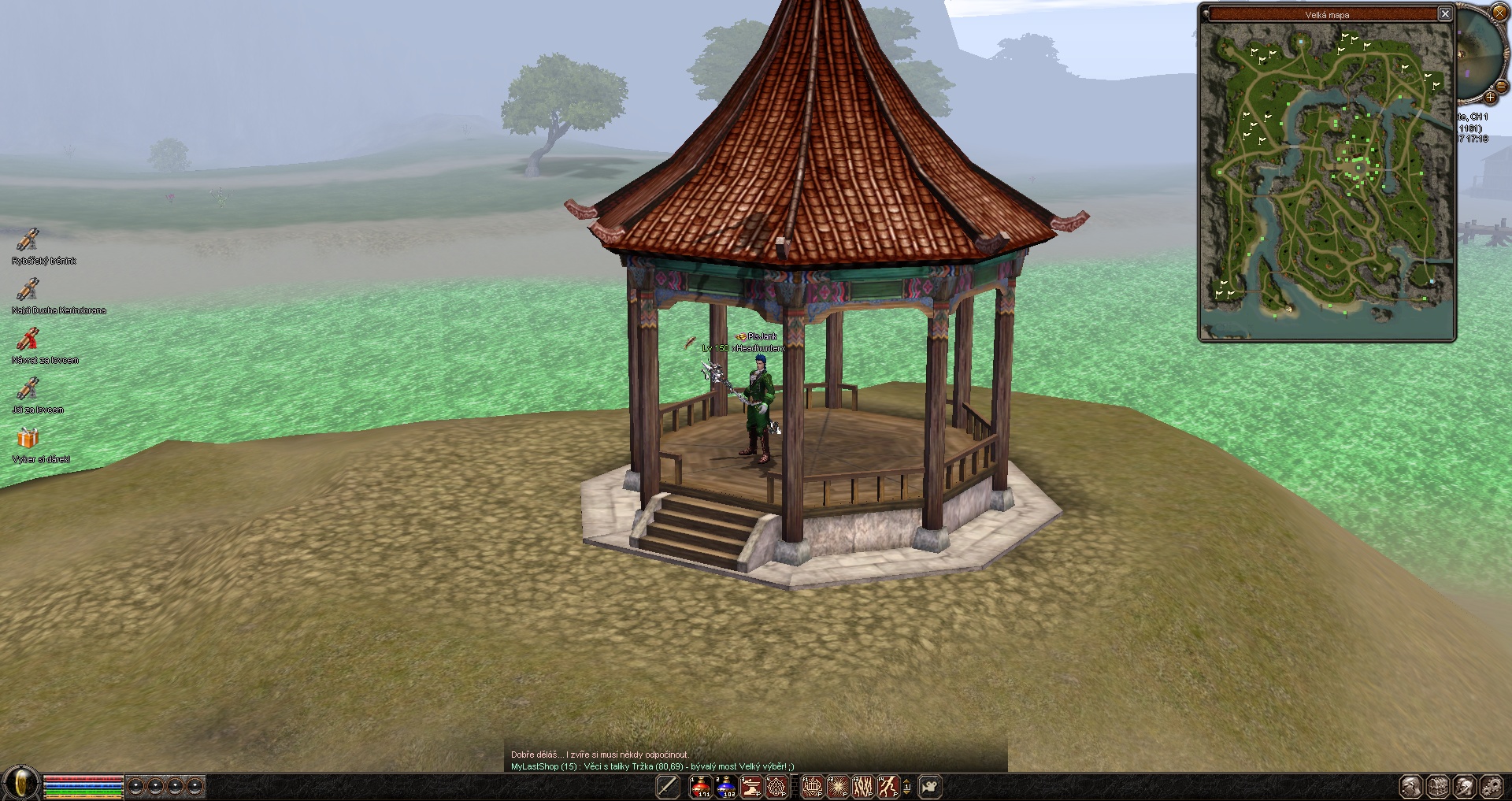Toggle the camera mode button

930,786
